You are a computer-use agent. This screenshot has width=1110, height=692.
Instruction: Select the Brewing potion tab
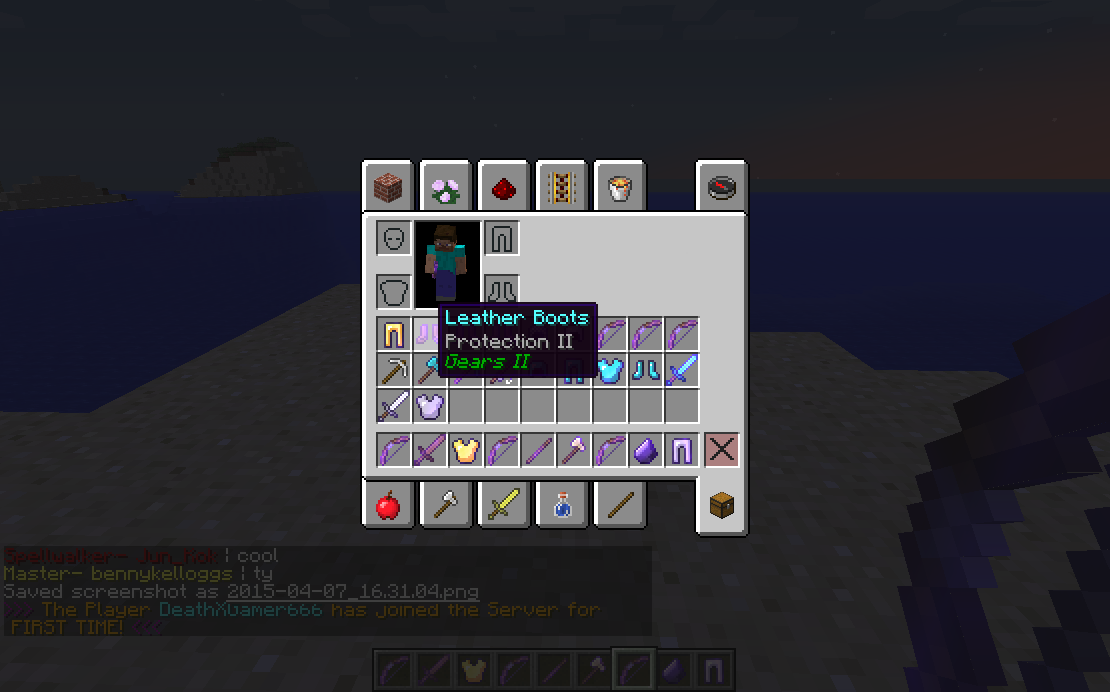pos(561,506)
